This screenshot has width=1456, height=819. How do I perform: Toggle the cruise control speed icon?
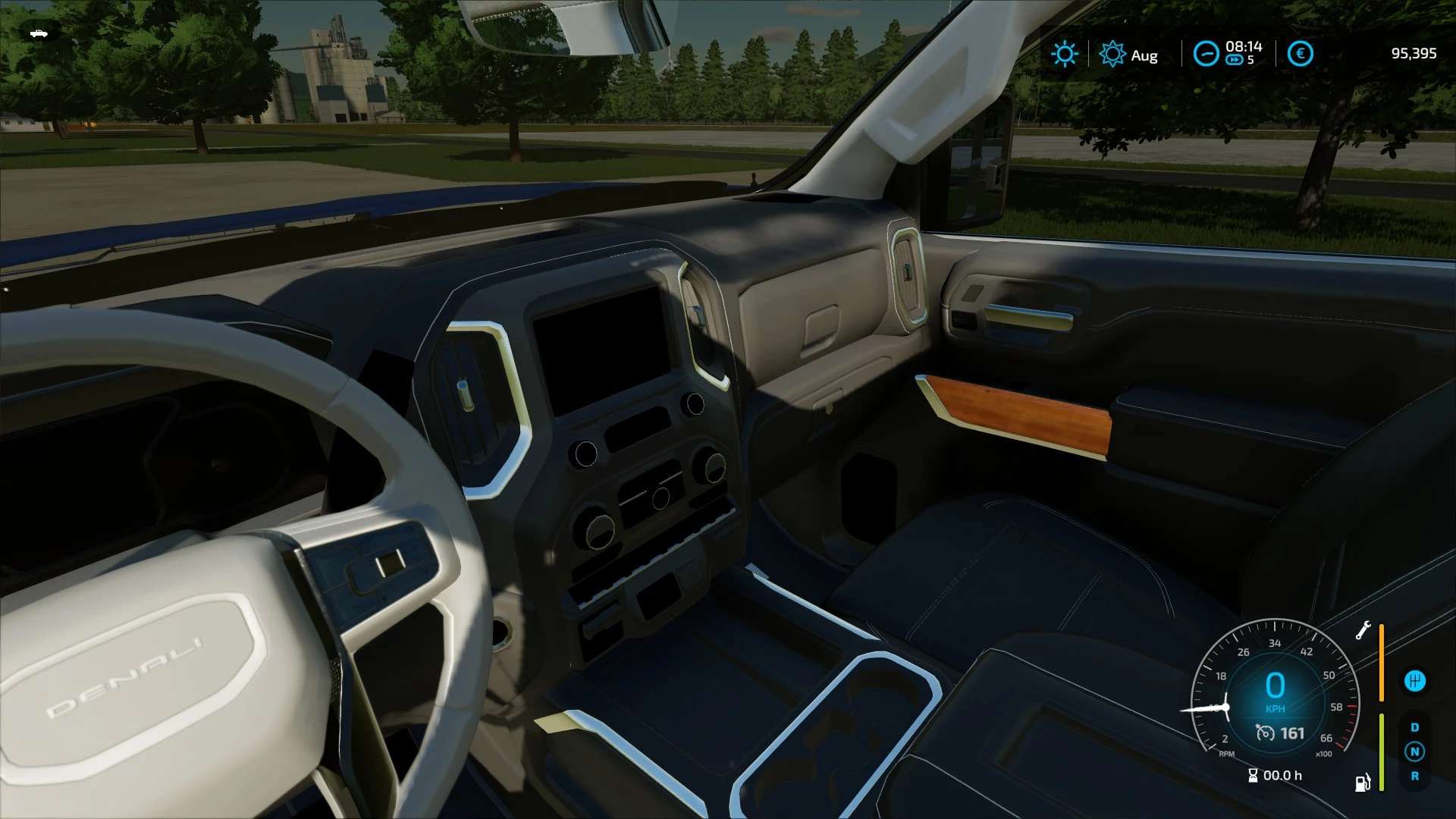click(1265, 733)
